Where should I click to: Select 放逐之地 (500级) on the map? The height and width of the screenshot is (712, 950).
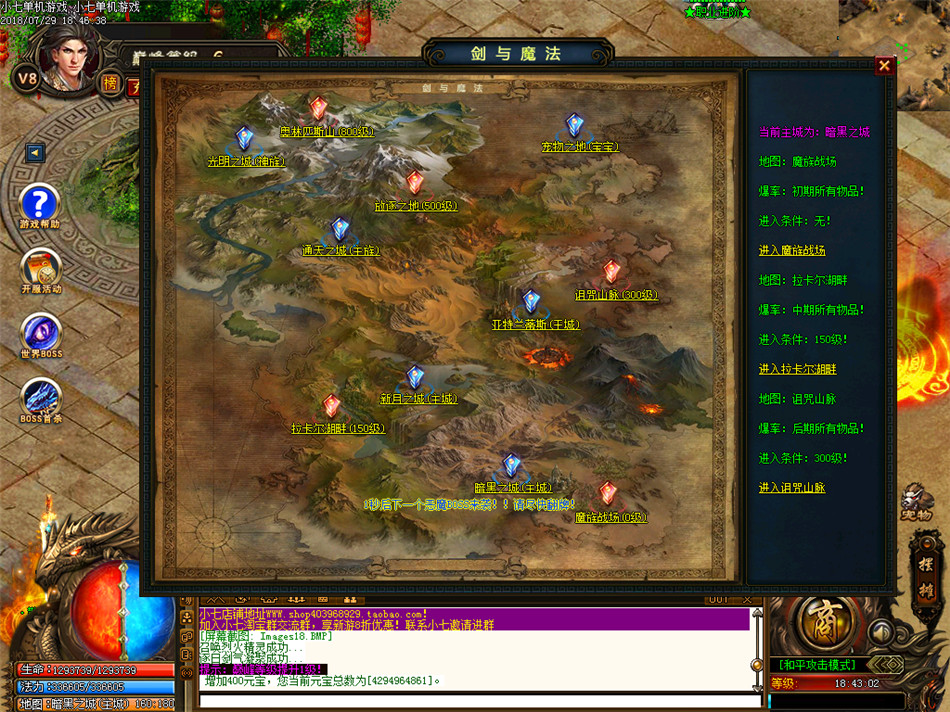click(x=414, y=183)
